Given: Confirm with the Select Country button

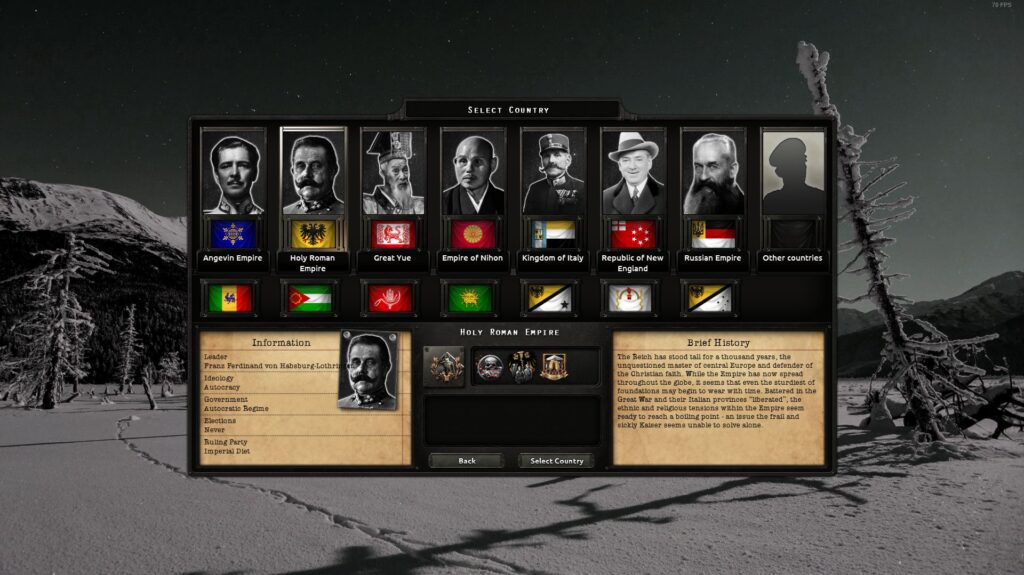Looking at the screenshot, I should 556,461.
